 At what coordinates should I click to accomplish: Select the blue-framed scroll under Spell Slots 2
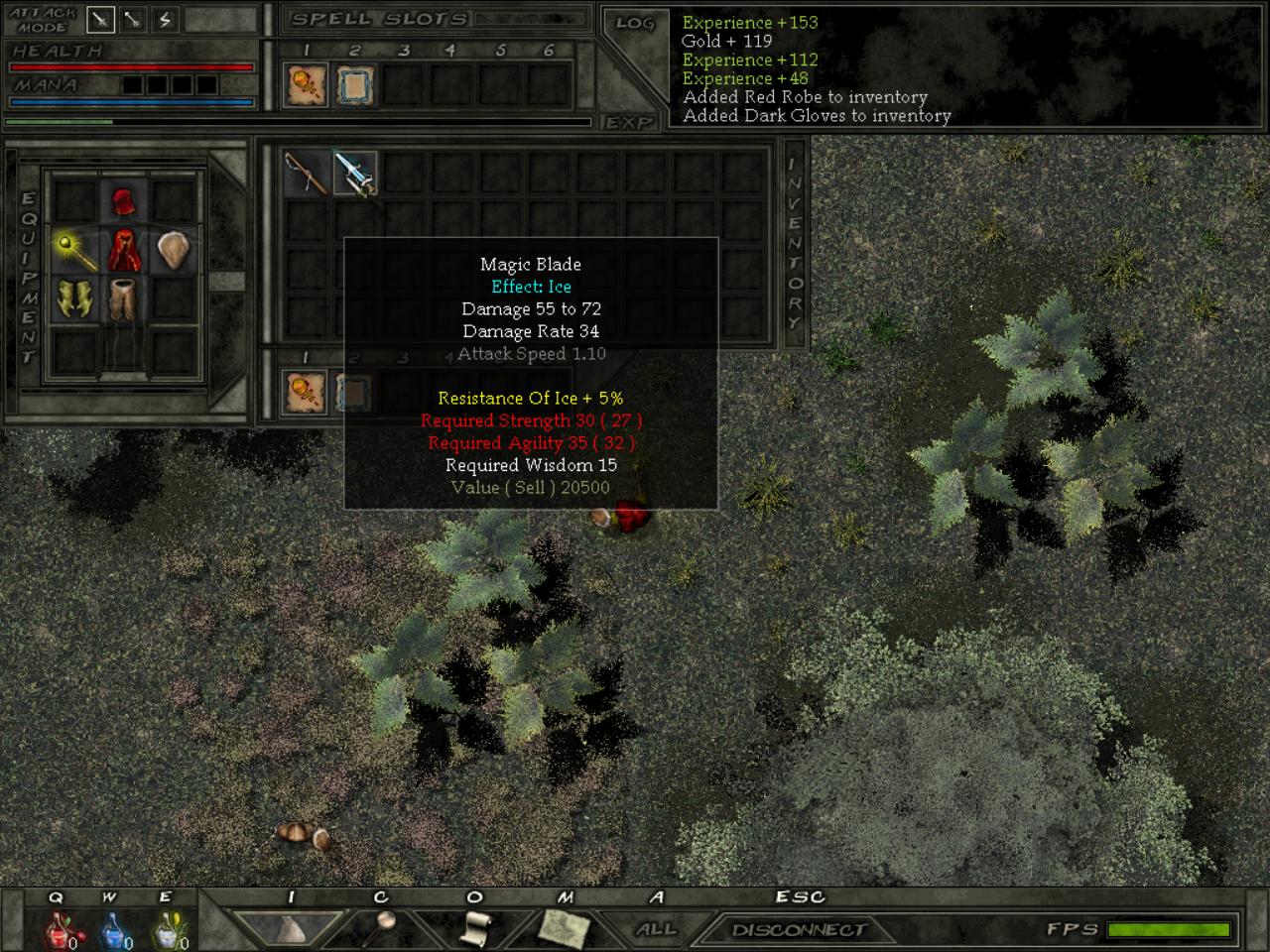[354, 85]
